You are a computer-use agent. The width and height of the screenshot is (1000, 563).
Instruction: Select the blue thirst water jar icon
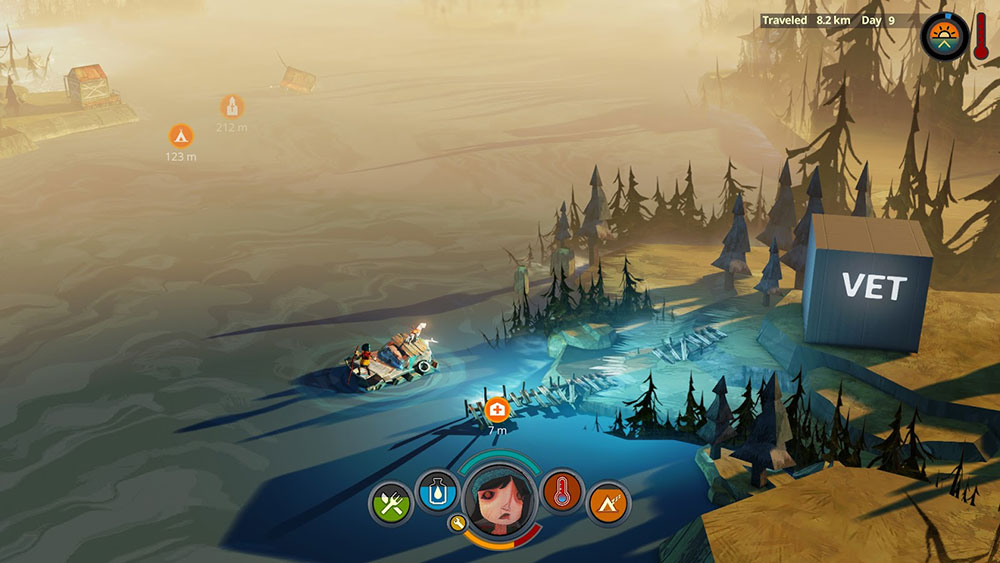coord(436,491)
